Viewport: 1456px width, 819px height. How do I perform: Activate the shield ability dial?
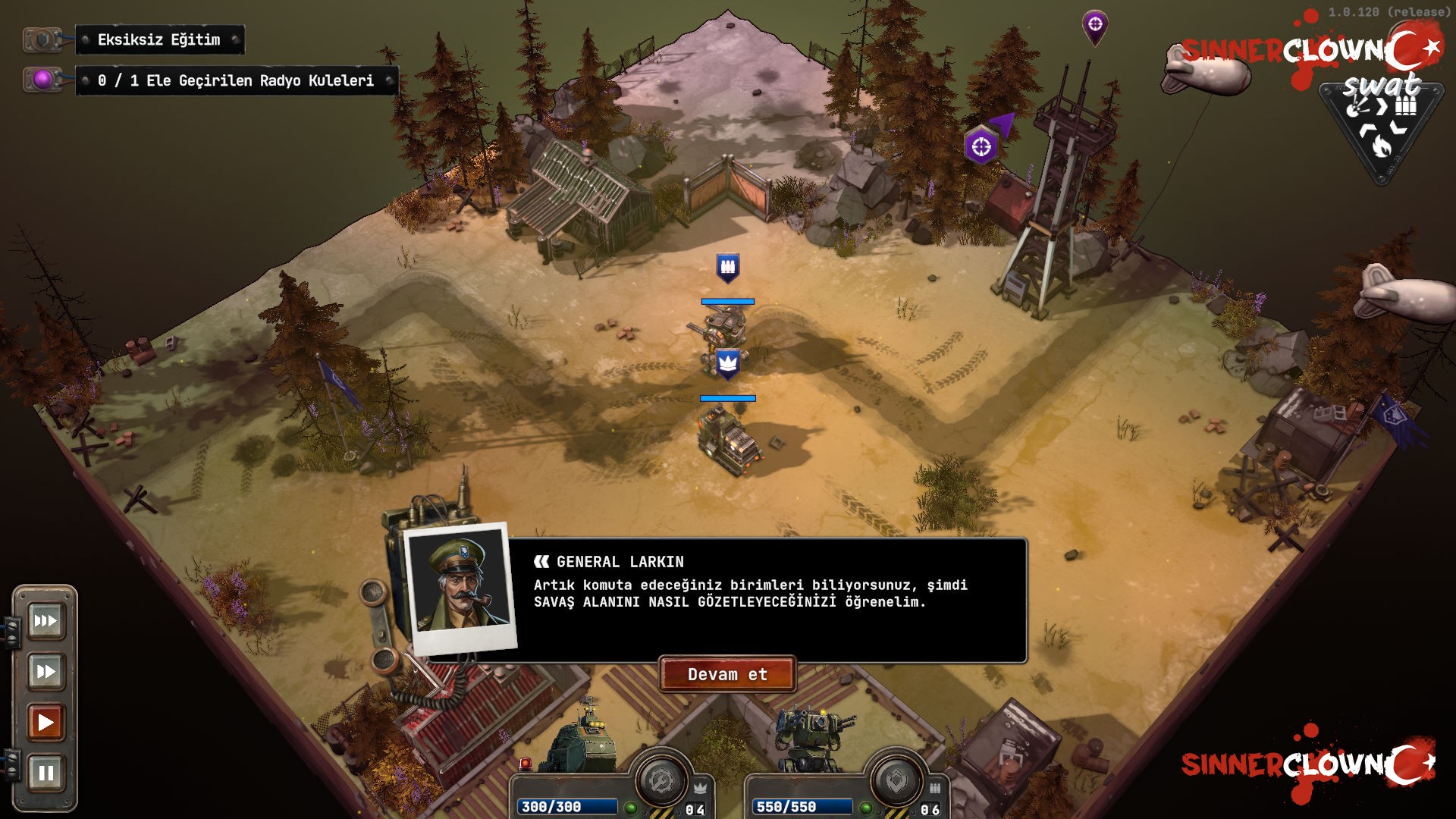(x=896, y=781)
